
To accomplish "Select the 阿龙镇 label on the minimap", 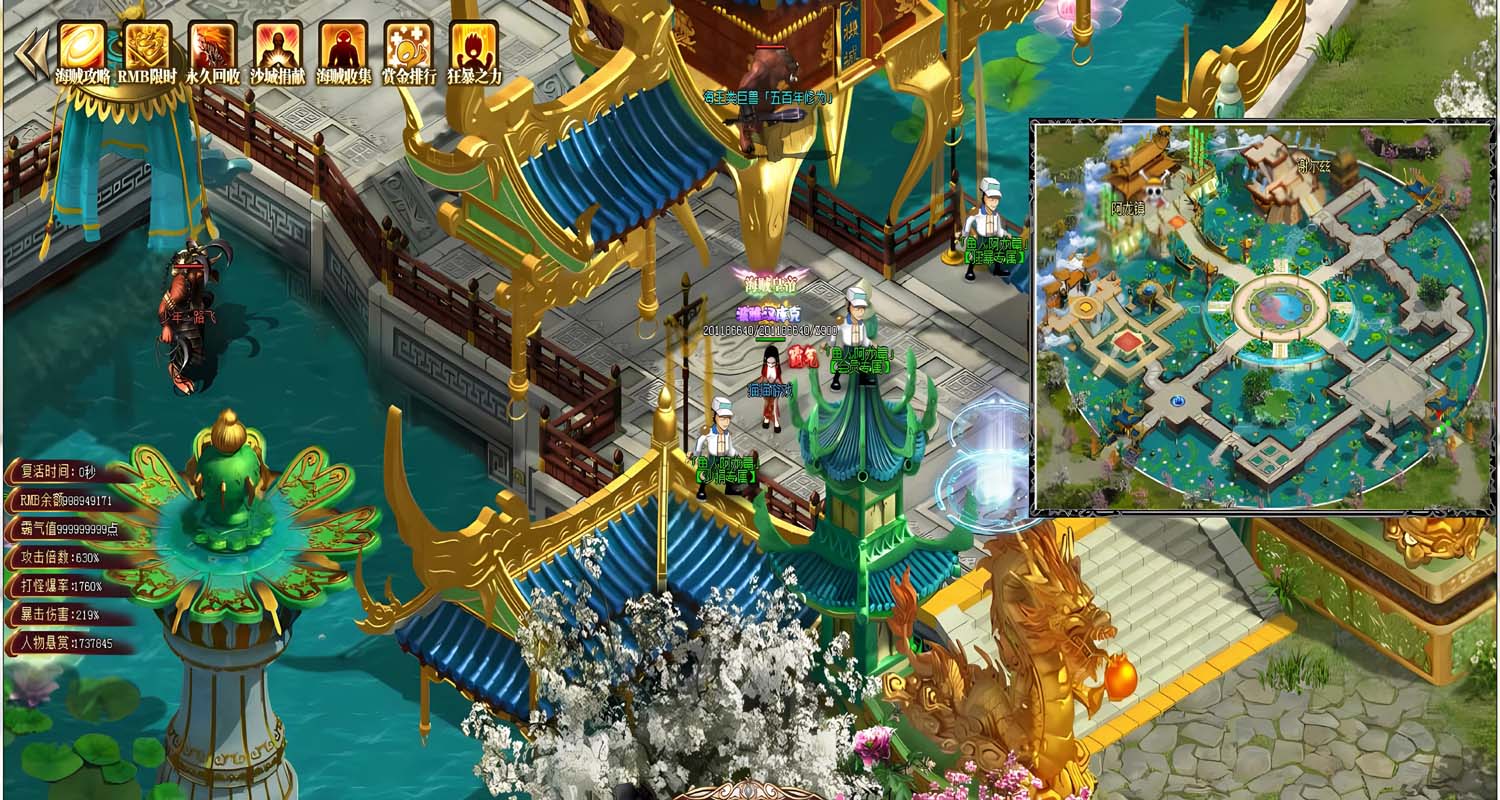I will [1128, 206].
